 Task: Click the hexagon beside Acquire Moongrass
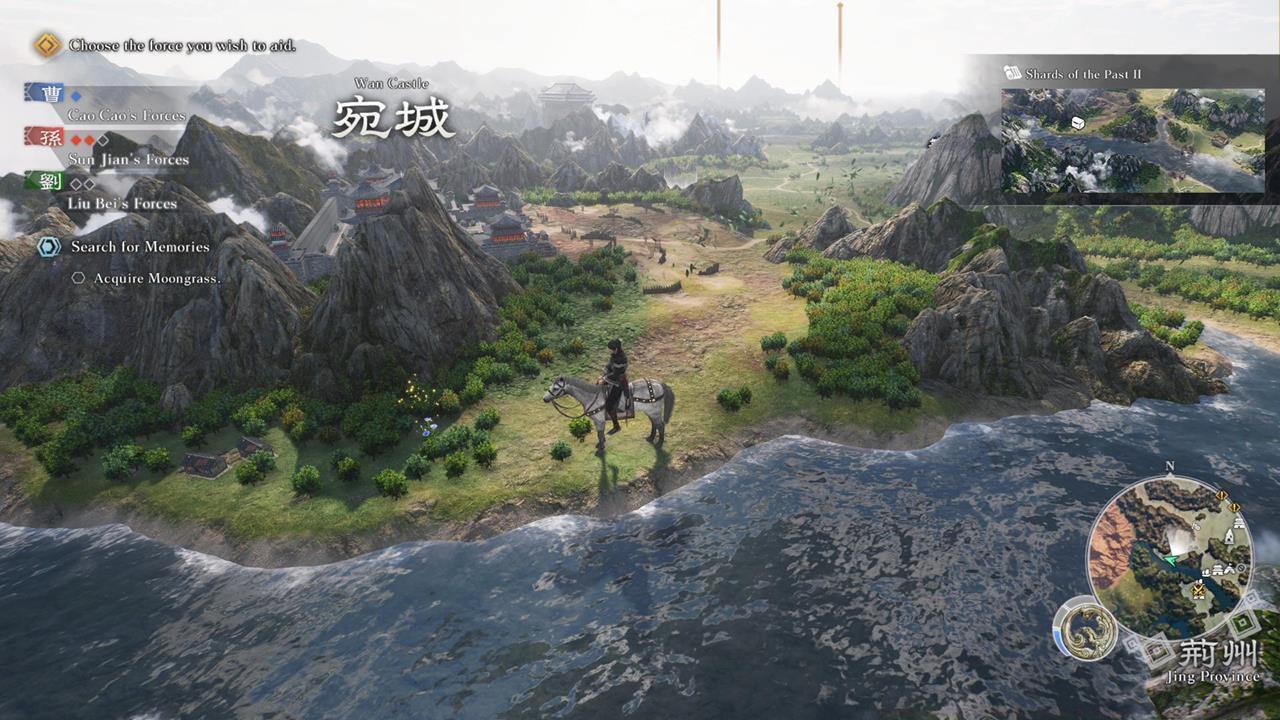pyautogui.click(x=78, y=278)
